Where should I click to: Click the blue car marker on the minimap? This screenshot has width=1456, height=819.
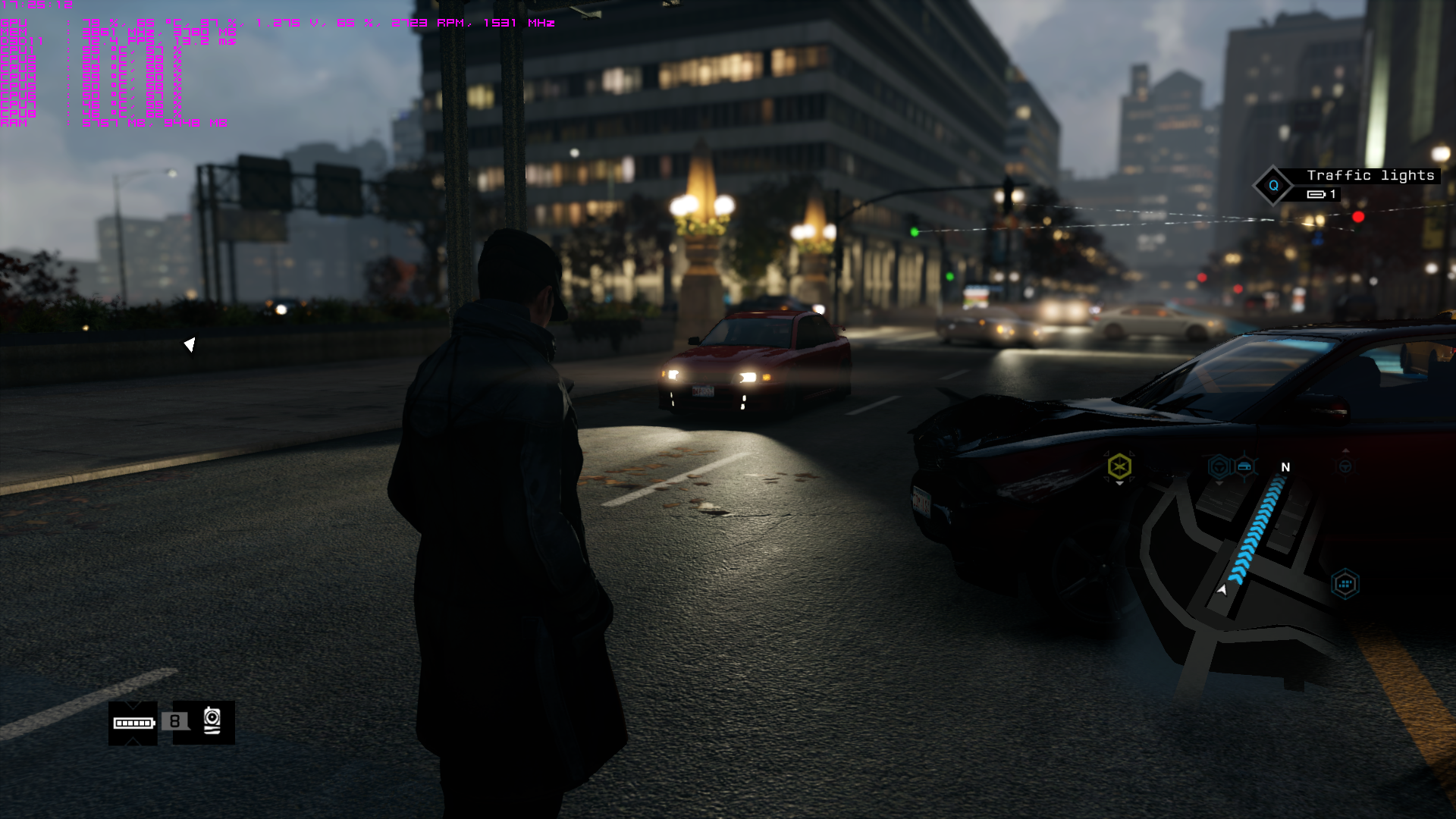coord(1244,466)
